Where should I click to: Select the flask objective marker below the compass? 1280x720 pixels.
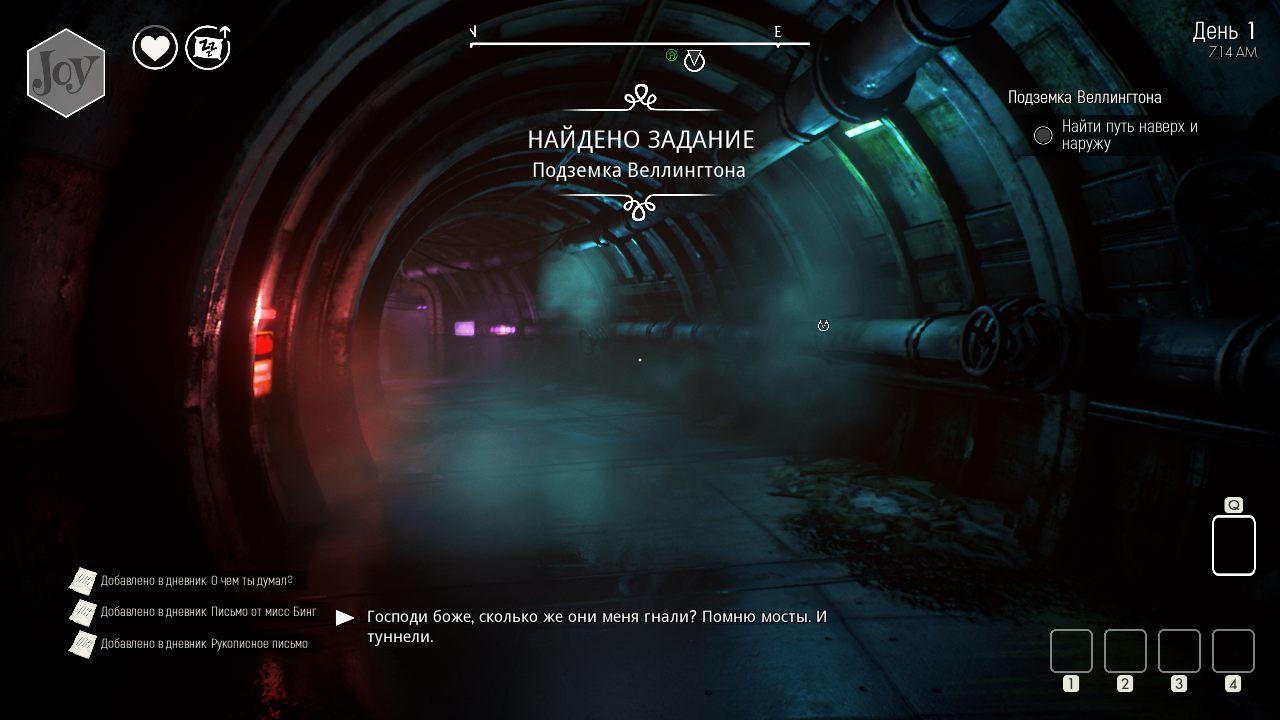pos(694,62)
